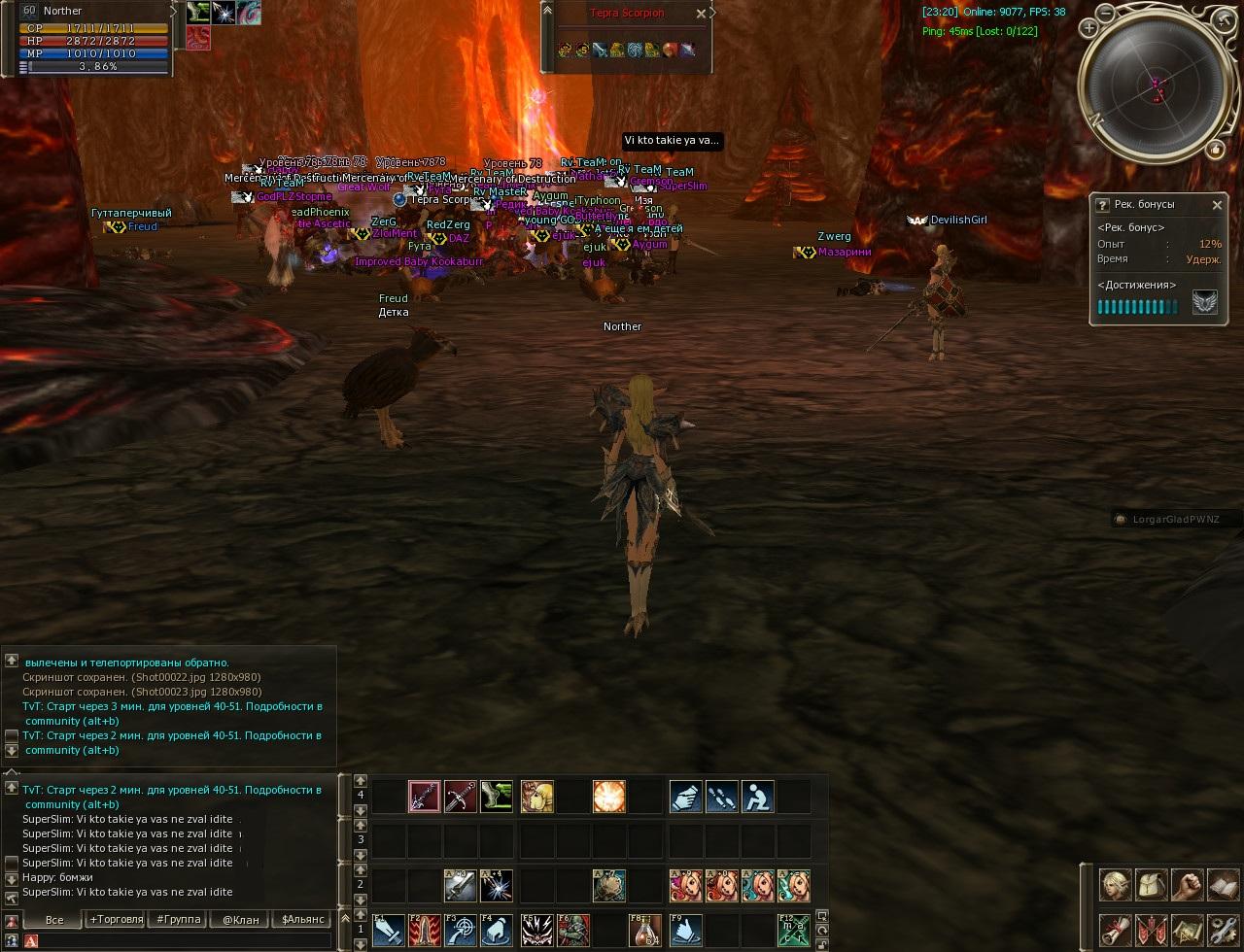
Task: Open the actions fist icon
Action: pos(1188,885)
